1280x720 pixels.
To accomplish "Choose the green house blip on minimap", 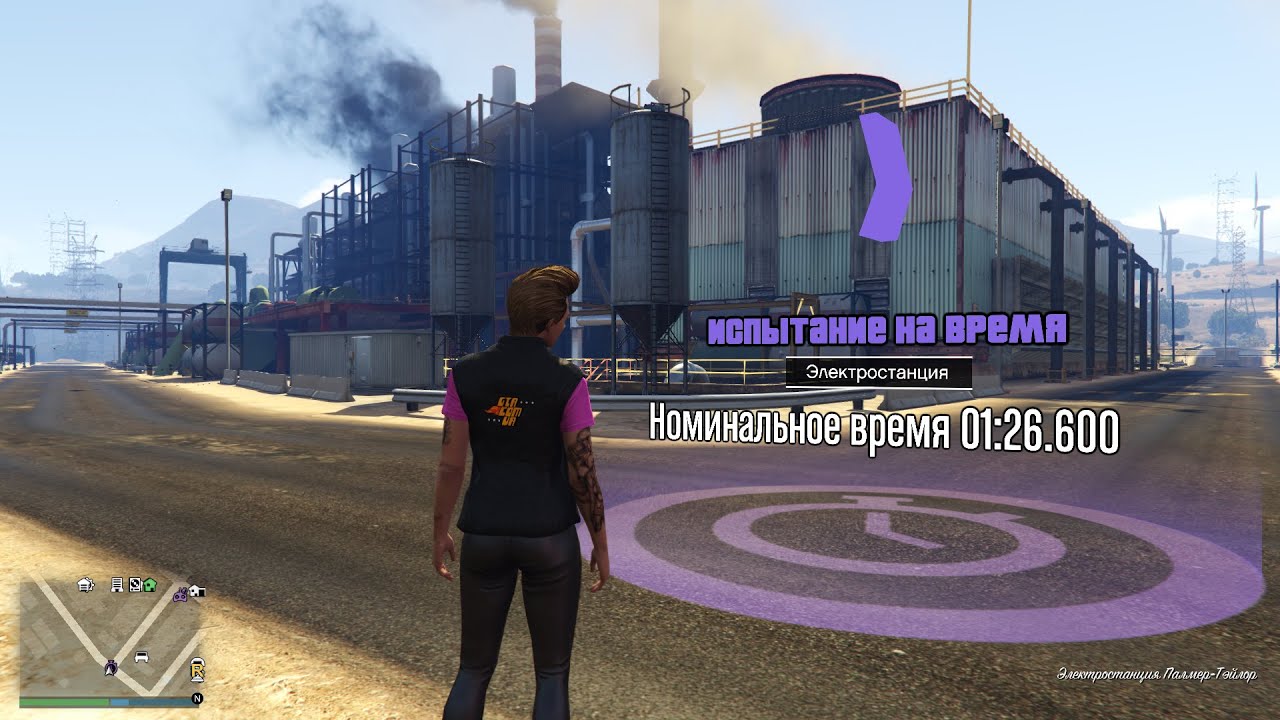I will pos(149,584).
